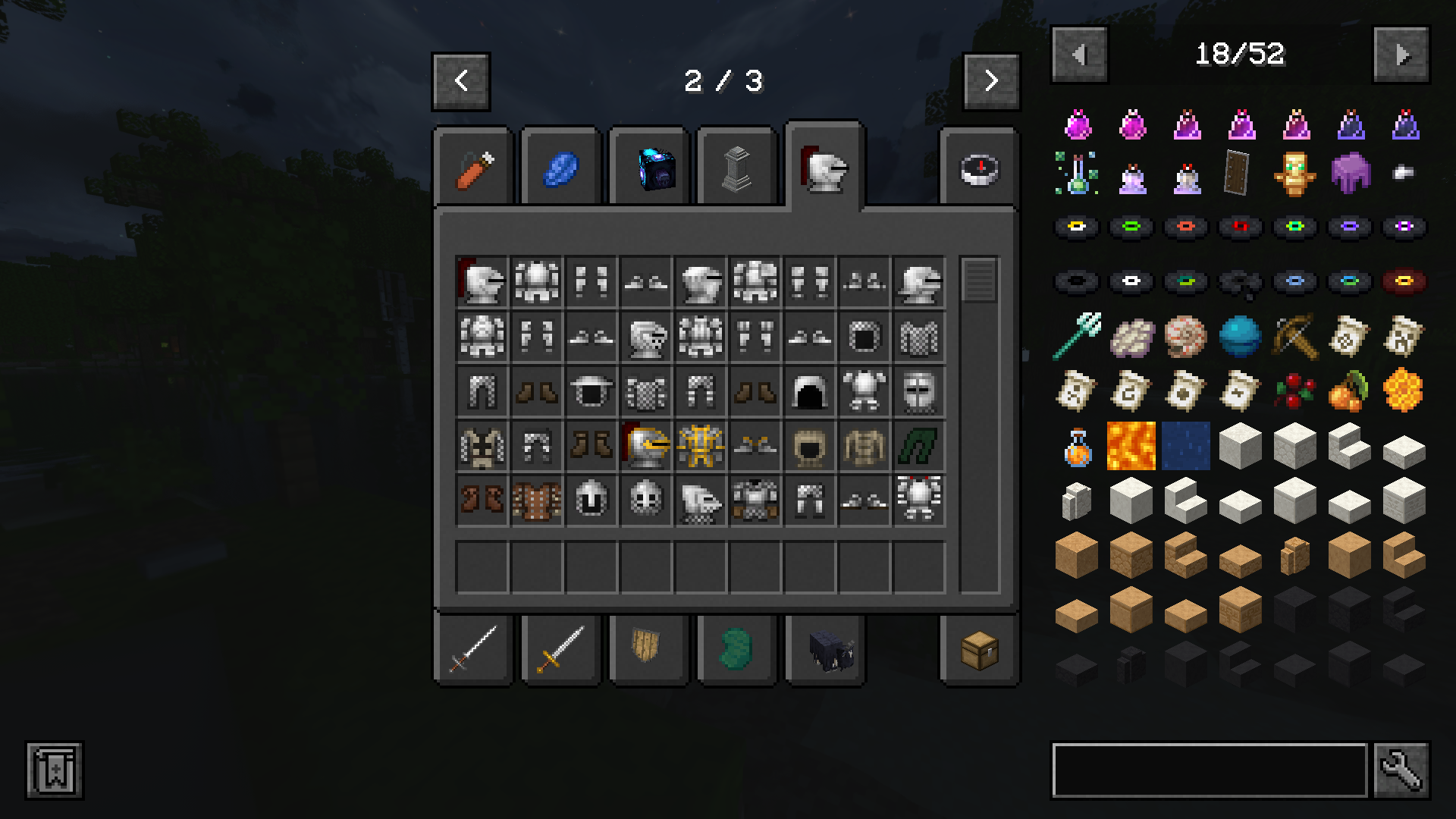Select the purple shulker shell item
The image size is (1456, 819).
(1348, 175)
